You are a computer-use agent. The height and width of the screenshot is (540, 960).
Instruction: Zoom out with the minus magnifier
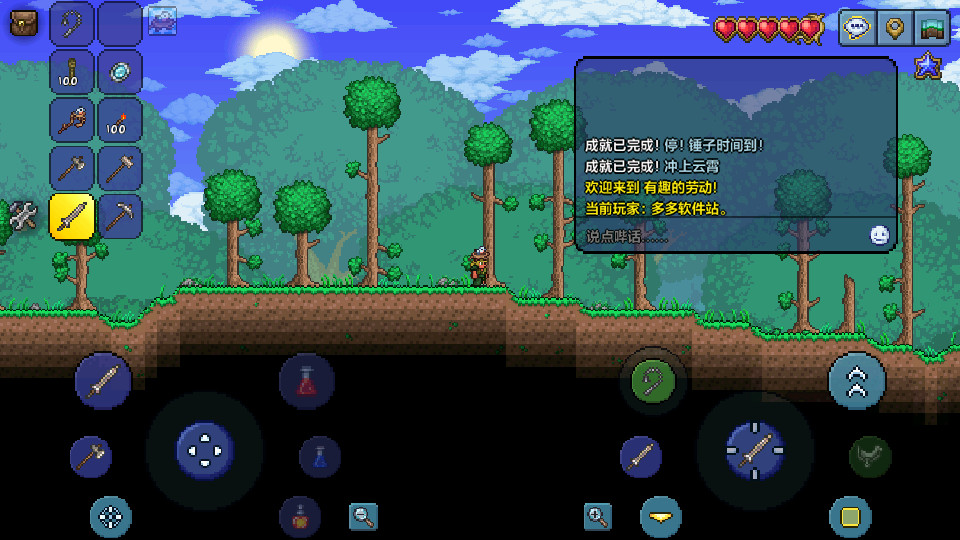tap(363, 516)
